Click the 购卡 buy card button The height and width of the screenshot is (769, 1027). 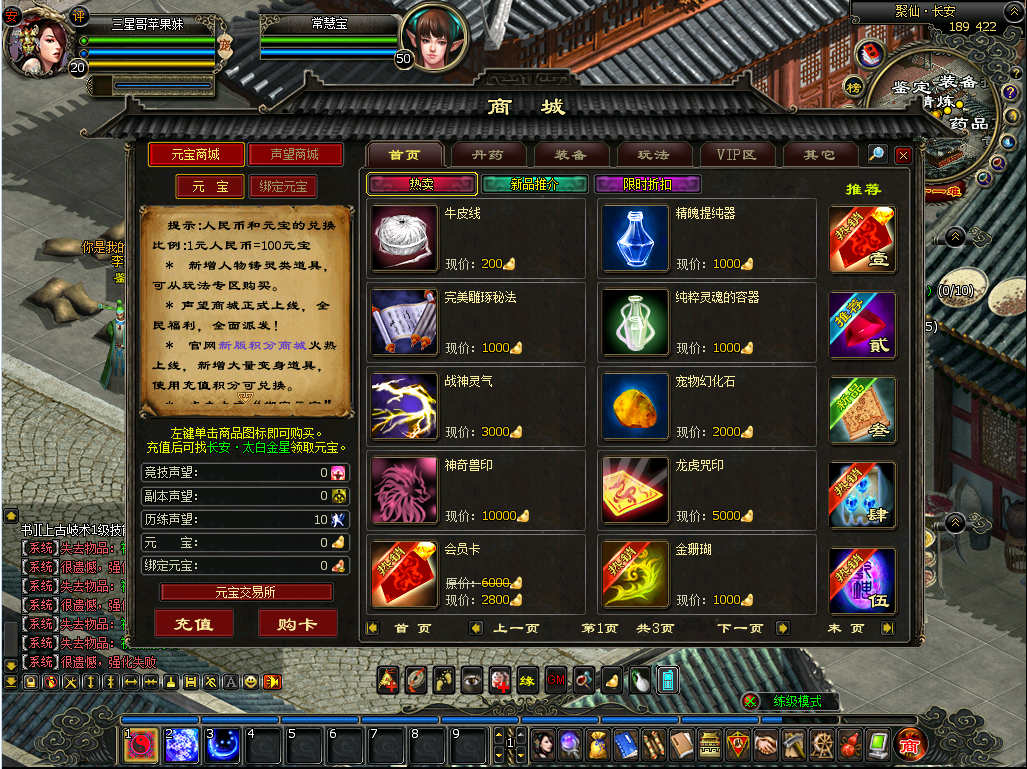pos(297,623)
